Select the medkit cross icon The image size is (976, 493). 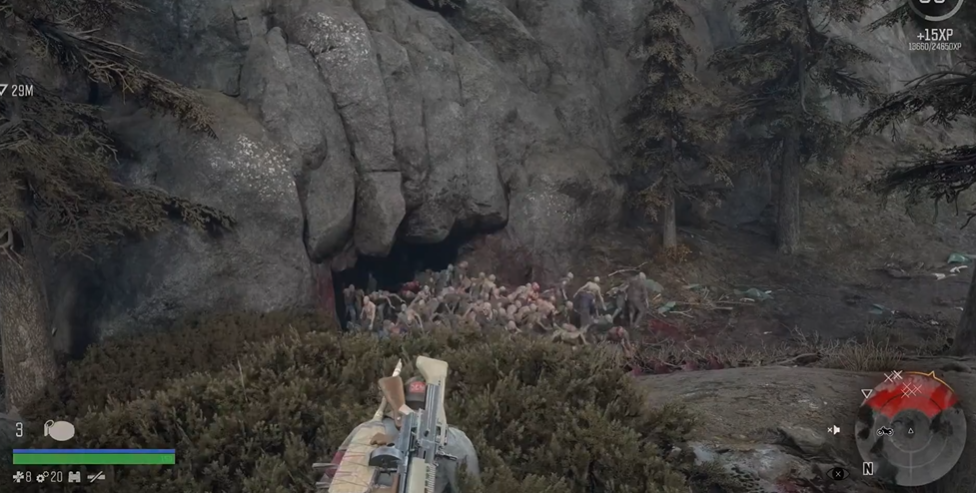click(17, 478)
